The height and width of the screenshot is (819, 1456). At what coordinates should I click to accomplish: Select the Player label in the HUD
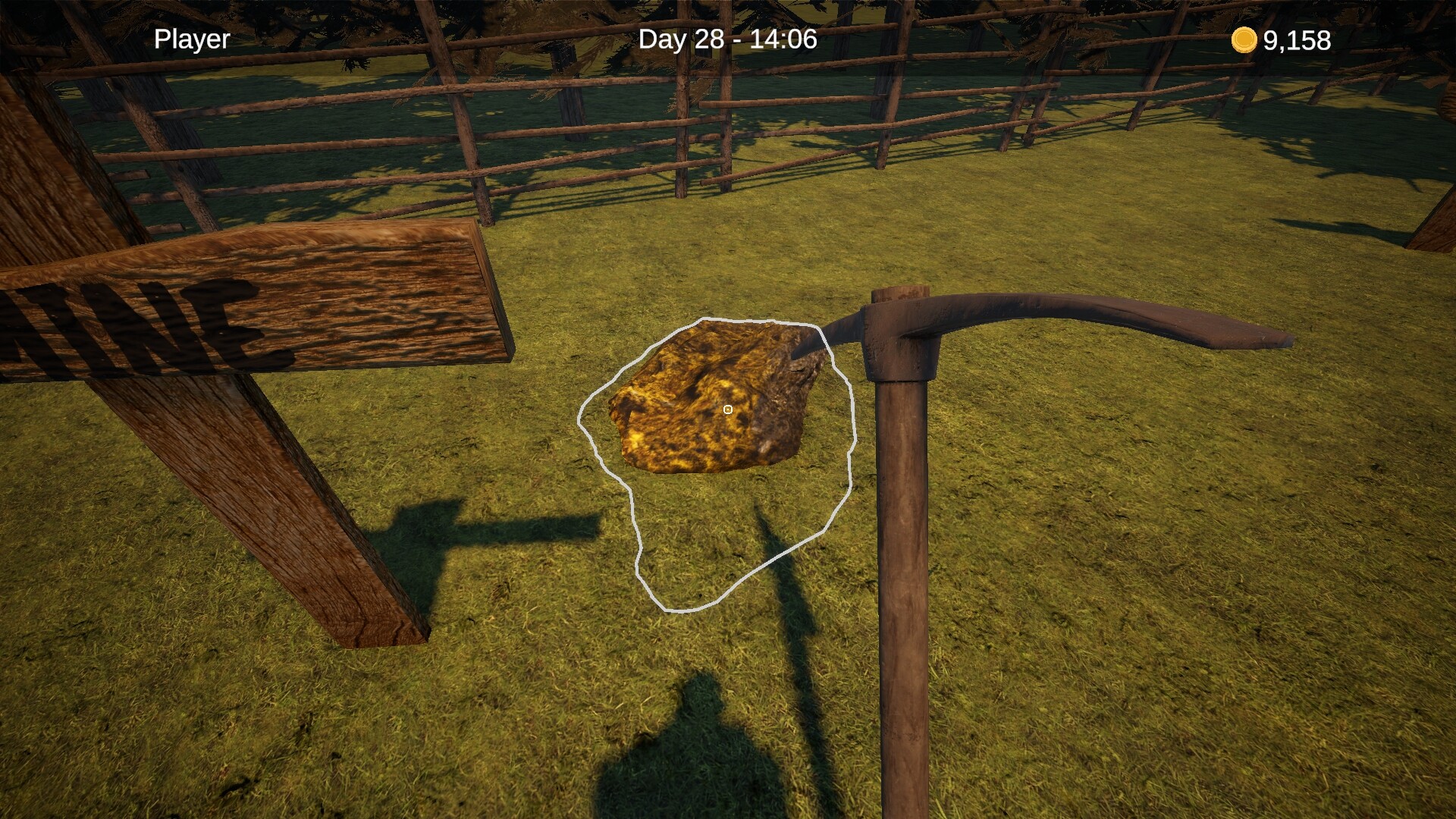191,39
